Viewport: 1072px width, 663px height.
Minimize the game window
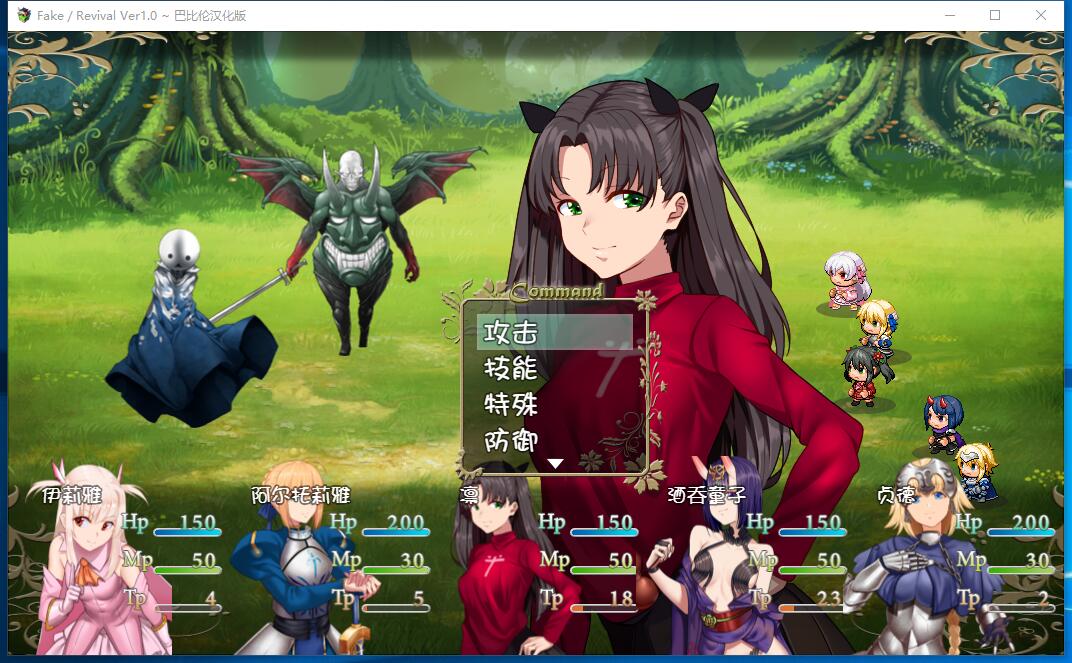coord(948,15)
